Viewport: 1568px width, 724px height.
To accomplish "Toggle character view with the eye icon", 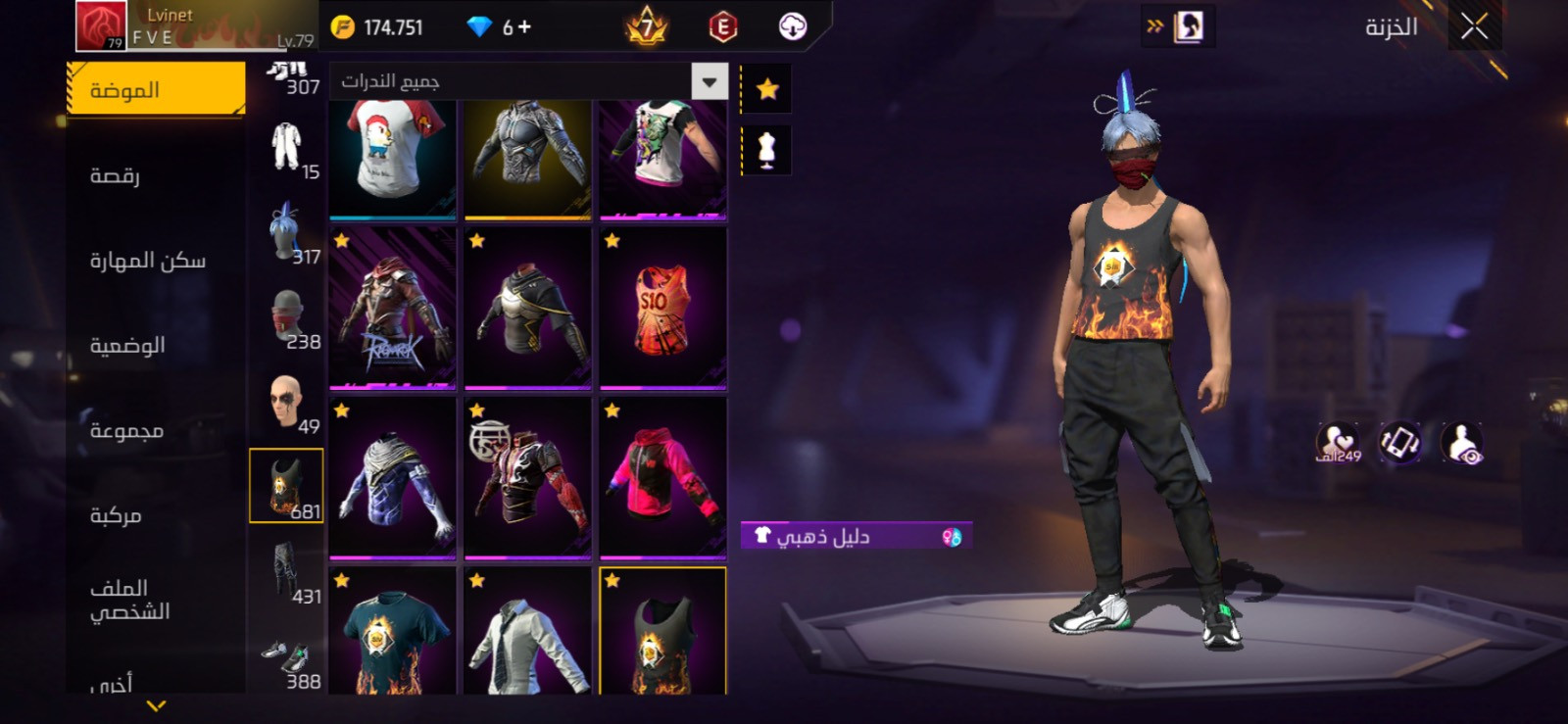I will click(1461, 443).
